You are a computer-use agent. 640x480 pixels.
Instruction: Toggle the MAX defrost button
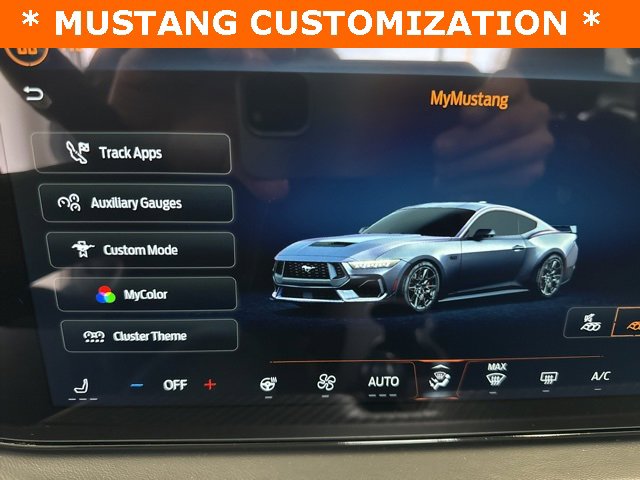pos(496,376)
